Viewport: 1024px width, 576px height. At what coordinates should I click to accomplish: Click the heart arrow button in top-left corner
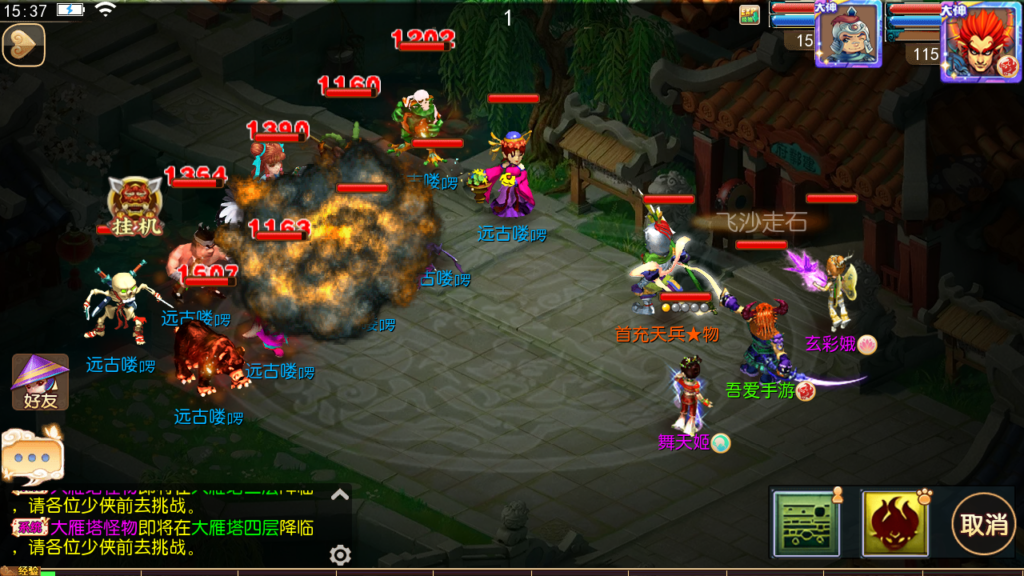pyautogui.click(x=23, y=45)
